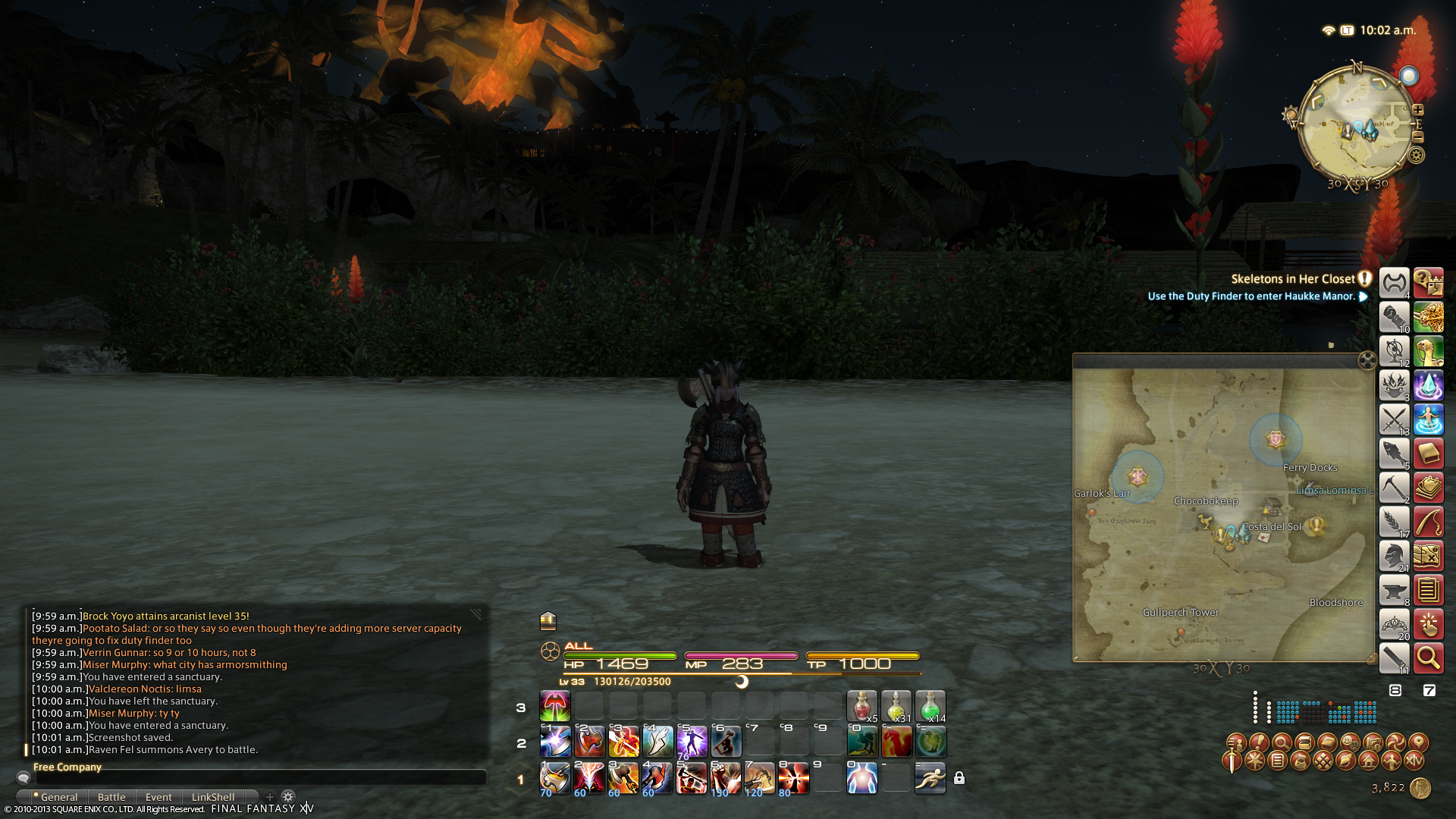Use the red potion x5 slot

pos(861,706)
